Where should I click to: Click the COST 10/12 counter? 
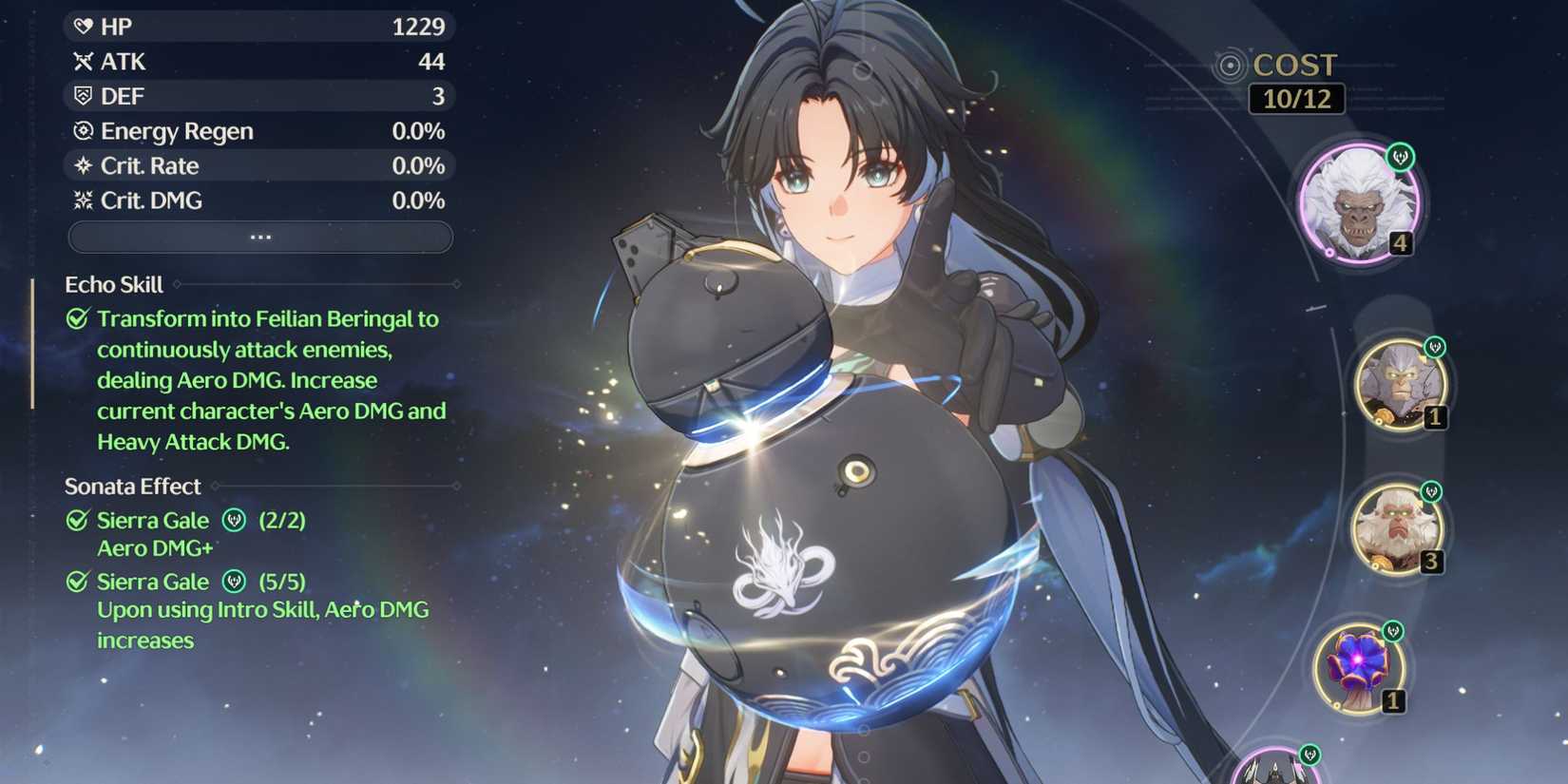1295,97
